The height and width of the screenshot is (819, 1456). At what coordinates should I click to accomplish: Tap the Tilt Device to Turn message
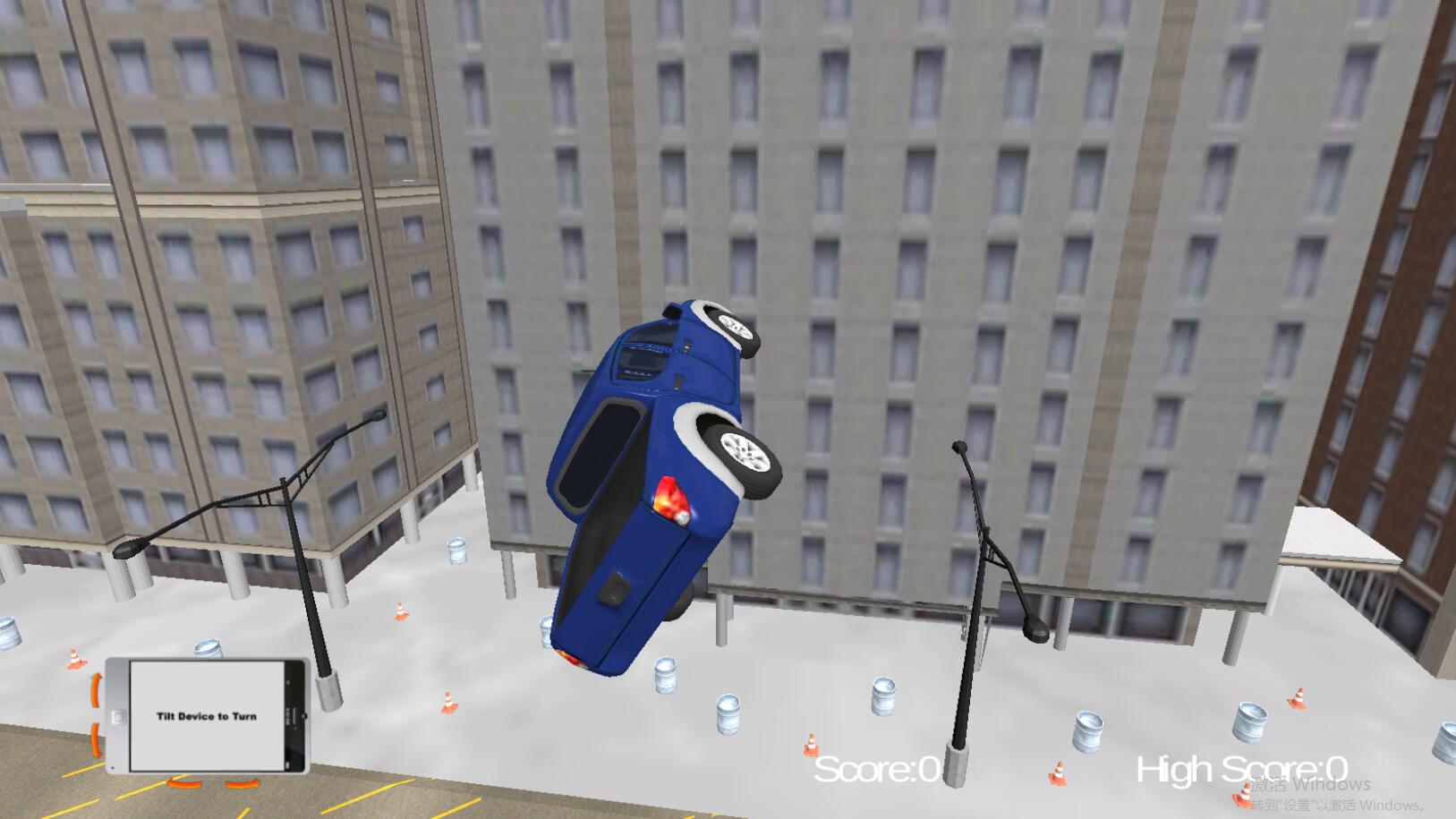[206, 716]
